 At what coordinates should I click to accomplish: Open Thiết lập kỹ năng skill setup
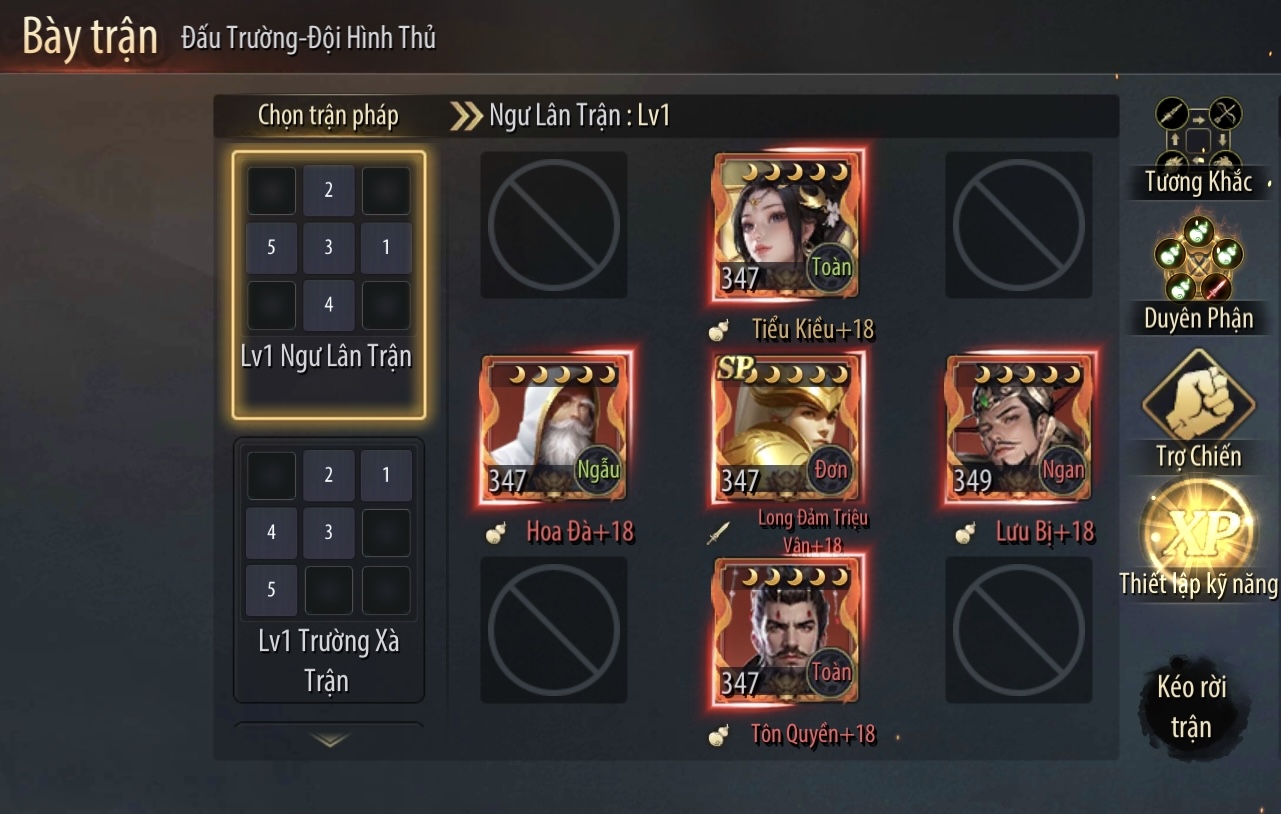[x=1198, y=540]
